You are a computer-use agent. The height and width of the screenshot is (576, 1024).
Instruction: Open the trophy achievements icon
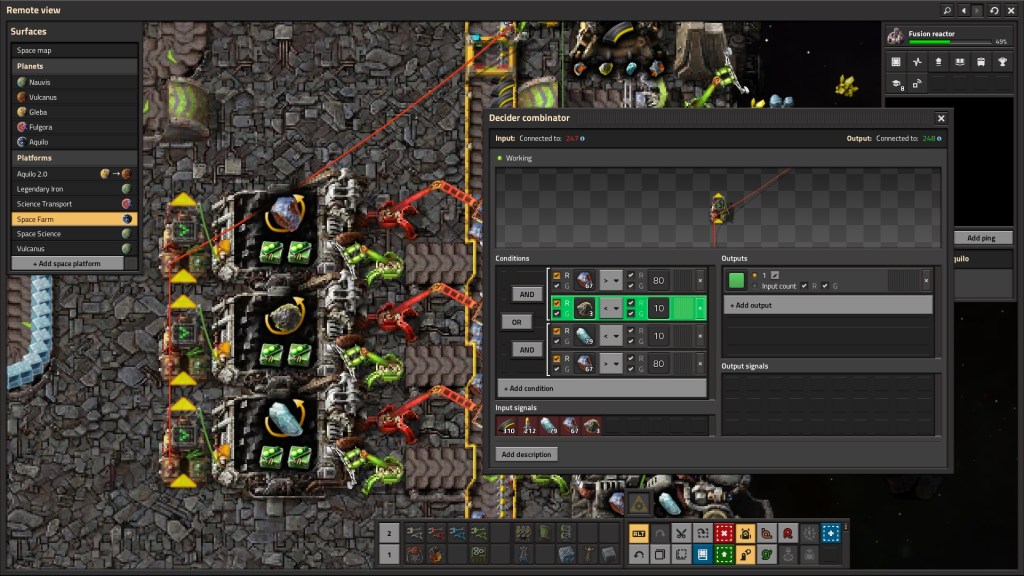coord(1003,62)
